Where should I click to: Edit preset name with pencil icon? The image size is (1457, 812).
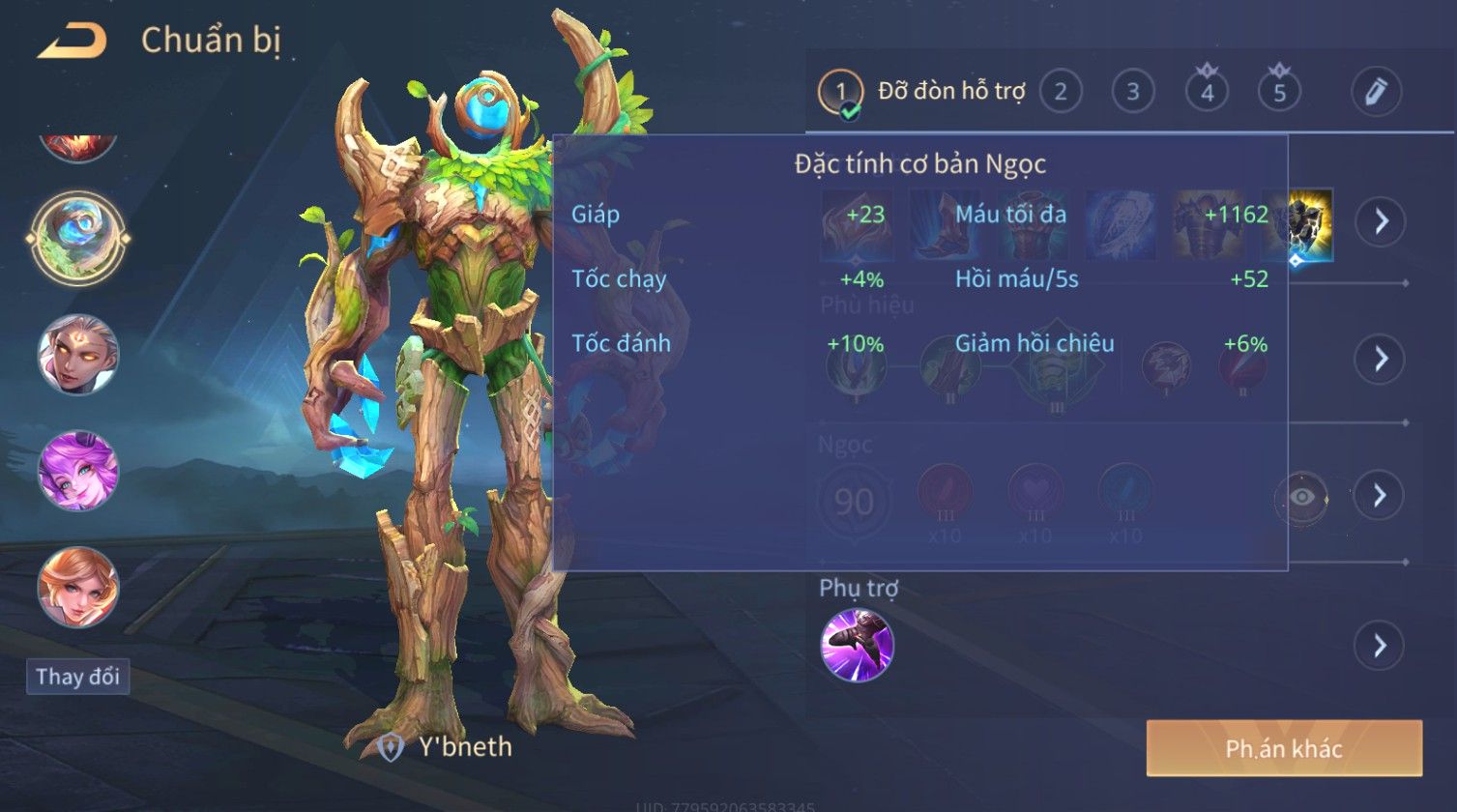1376,93
